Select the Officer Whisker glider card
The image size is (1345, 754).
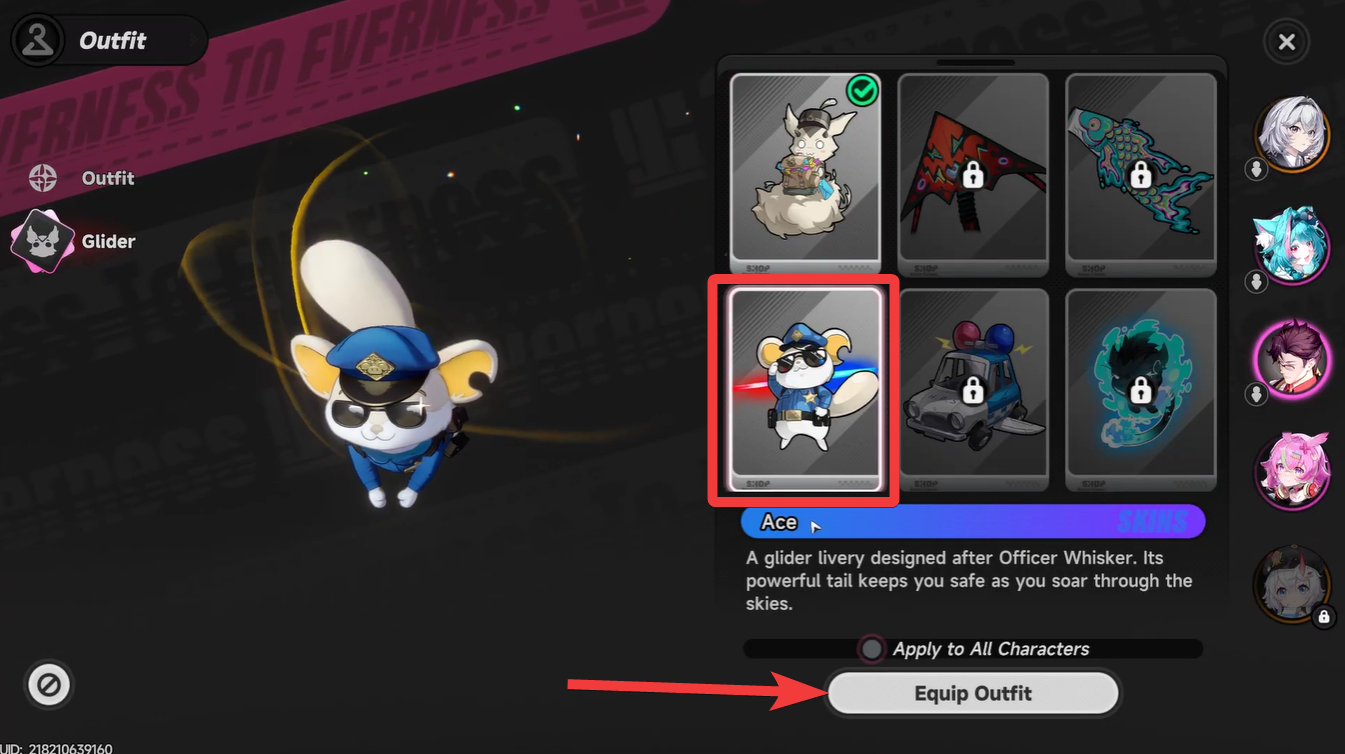pyautogui.click(x=805, y=390)
